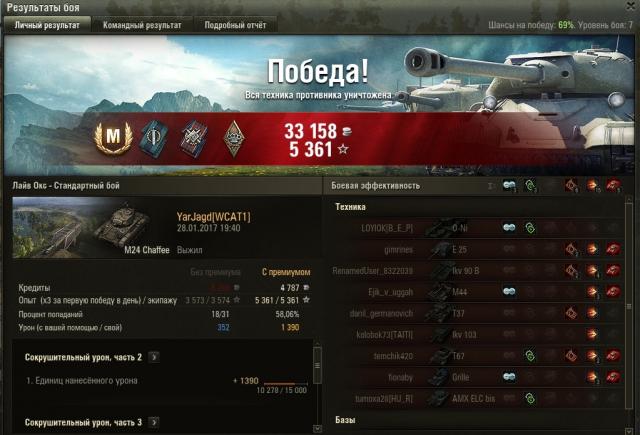Click the fionaby Grille row
Screen dimensions: 640x435
[x=480, y=377]
